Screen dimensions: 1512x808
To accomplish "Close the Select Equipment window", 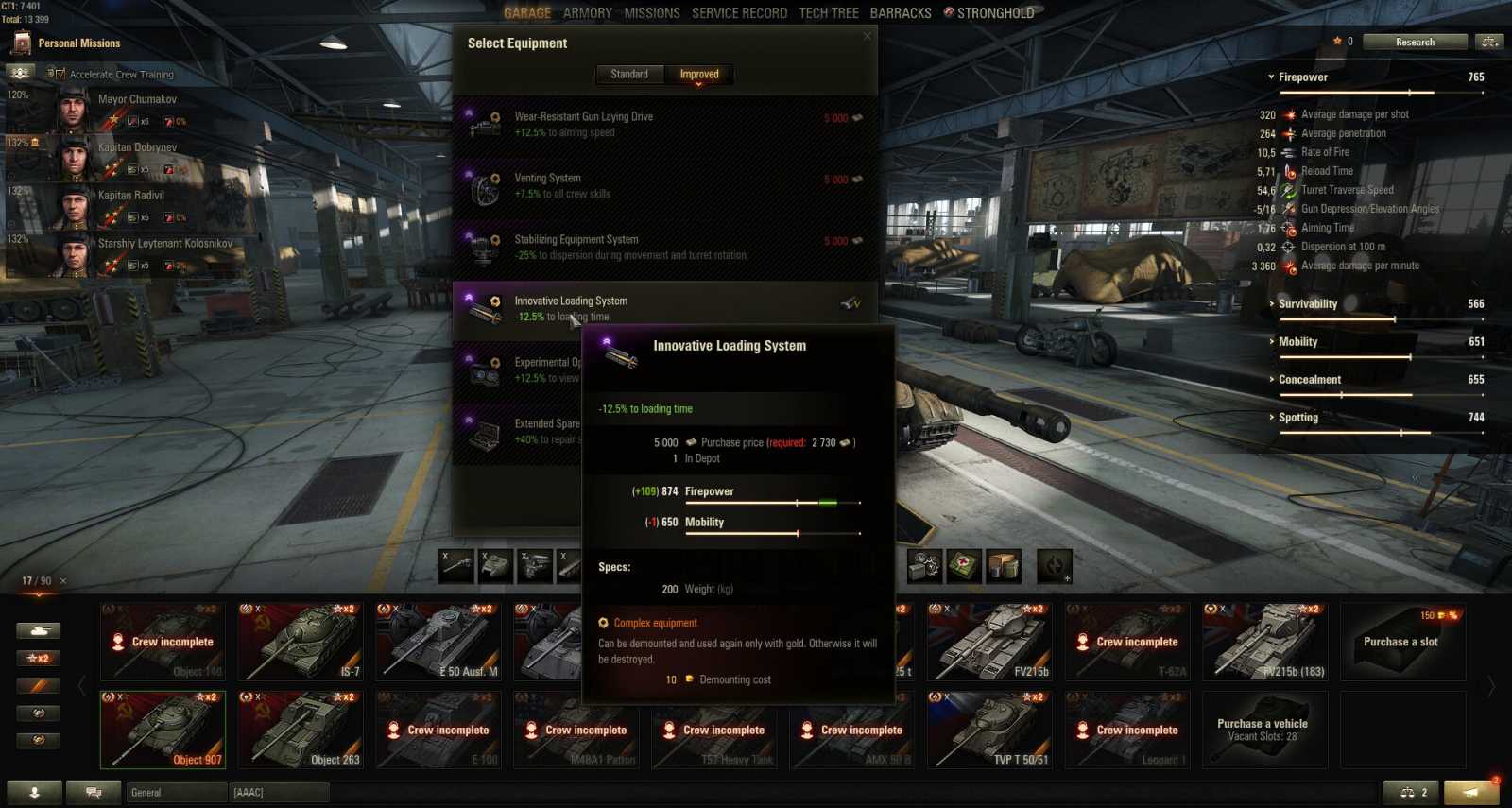I will coord(868,37).
